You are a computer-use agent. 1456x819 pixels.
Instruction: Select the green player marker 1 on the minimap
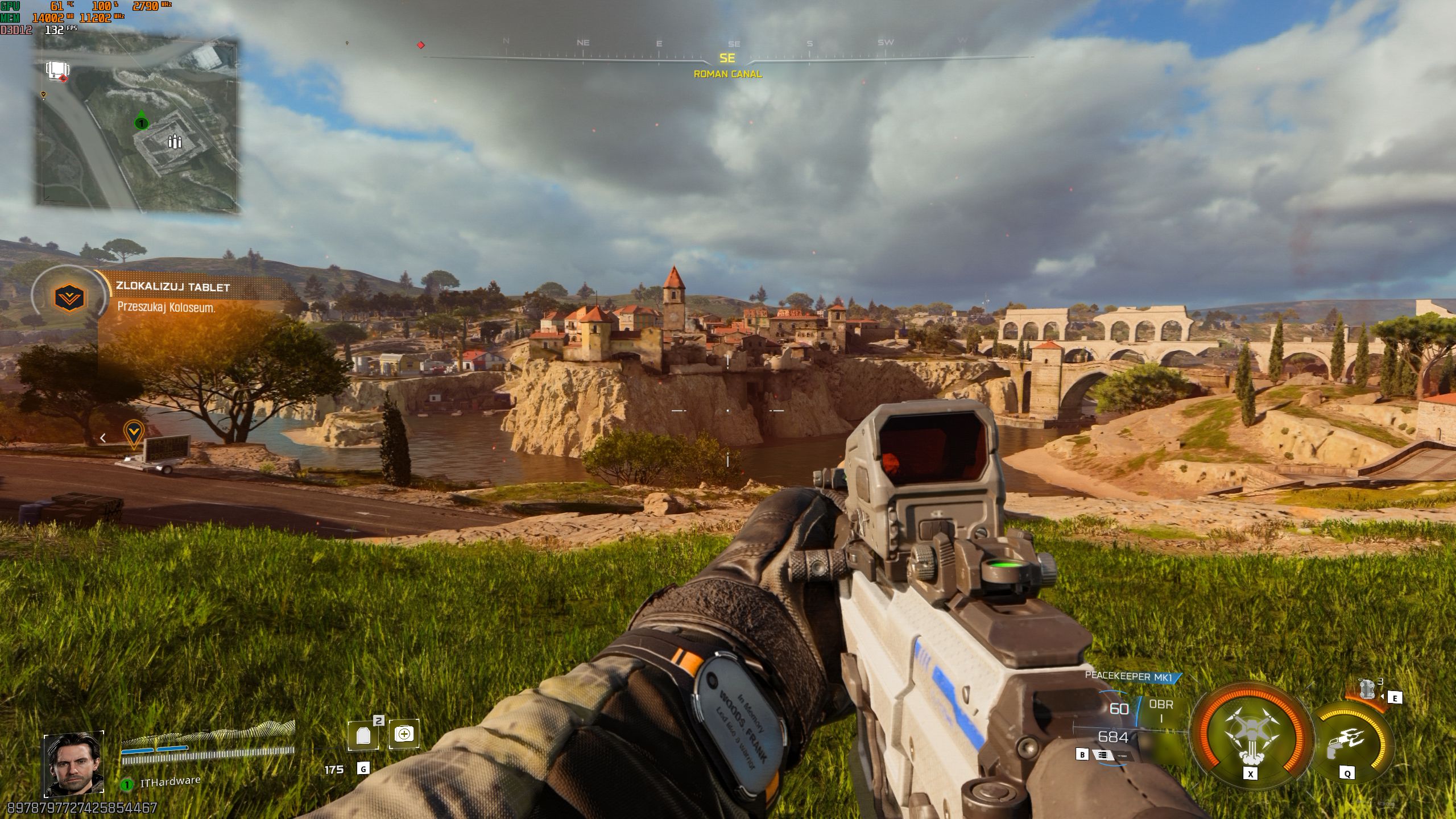(x=141, y=123)
